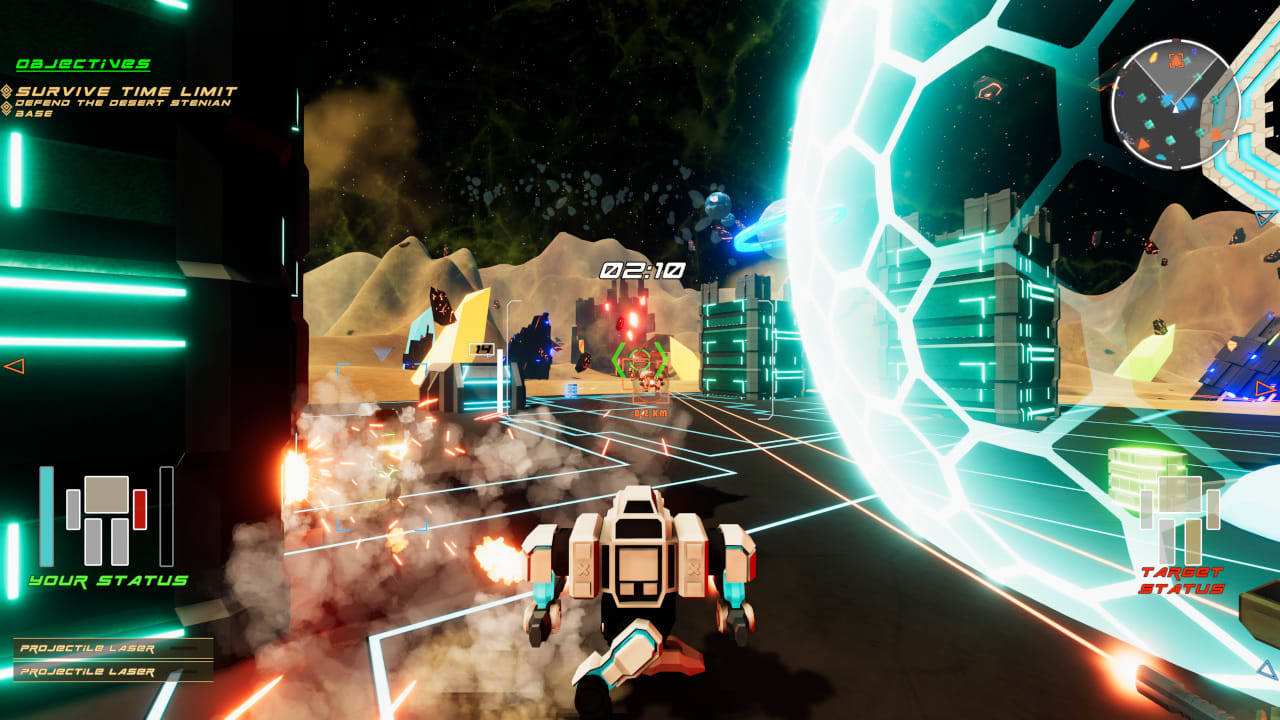Click the Defend the Desert Stenian Base diamond icon
Viewport: 1280px width, 720px height.
(6, 108)
